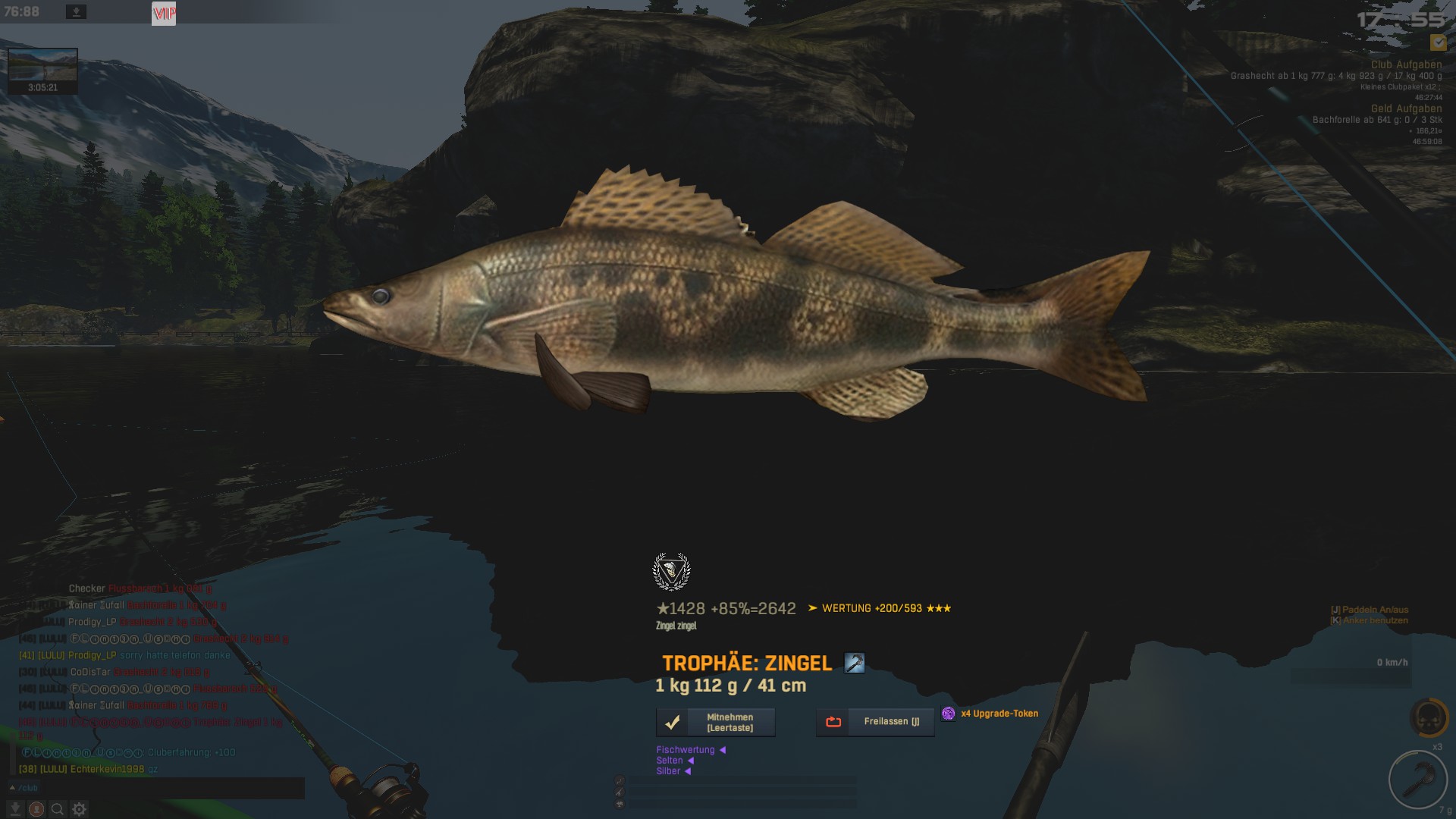The width and height of the screenshot is (1456, 819).
Task: Toggle the yellow tasks checkbox
Action: coord(1438,42)
